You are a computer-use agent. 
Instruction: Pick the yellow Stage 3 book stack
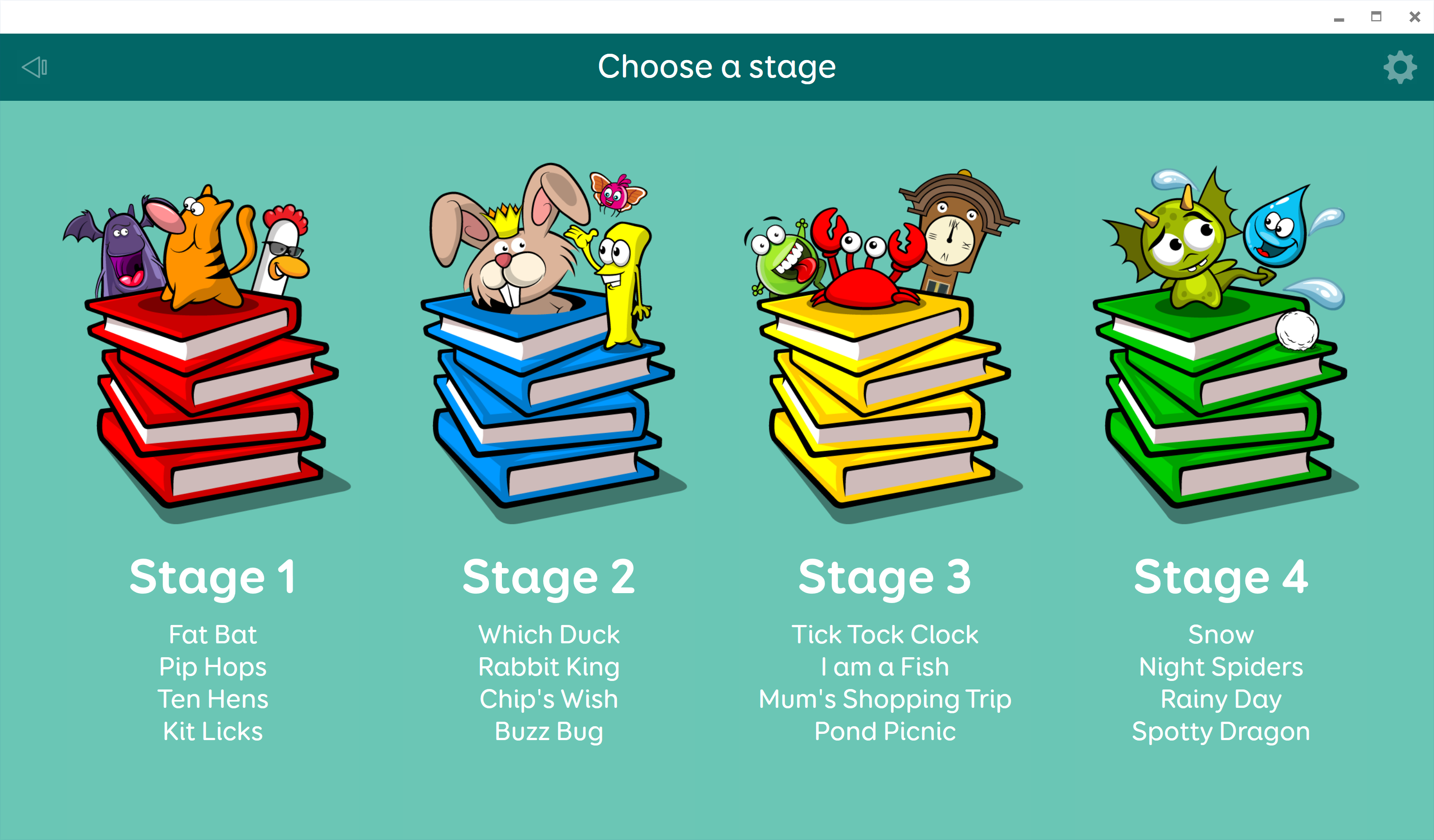[883, 398]
